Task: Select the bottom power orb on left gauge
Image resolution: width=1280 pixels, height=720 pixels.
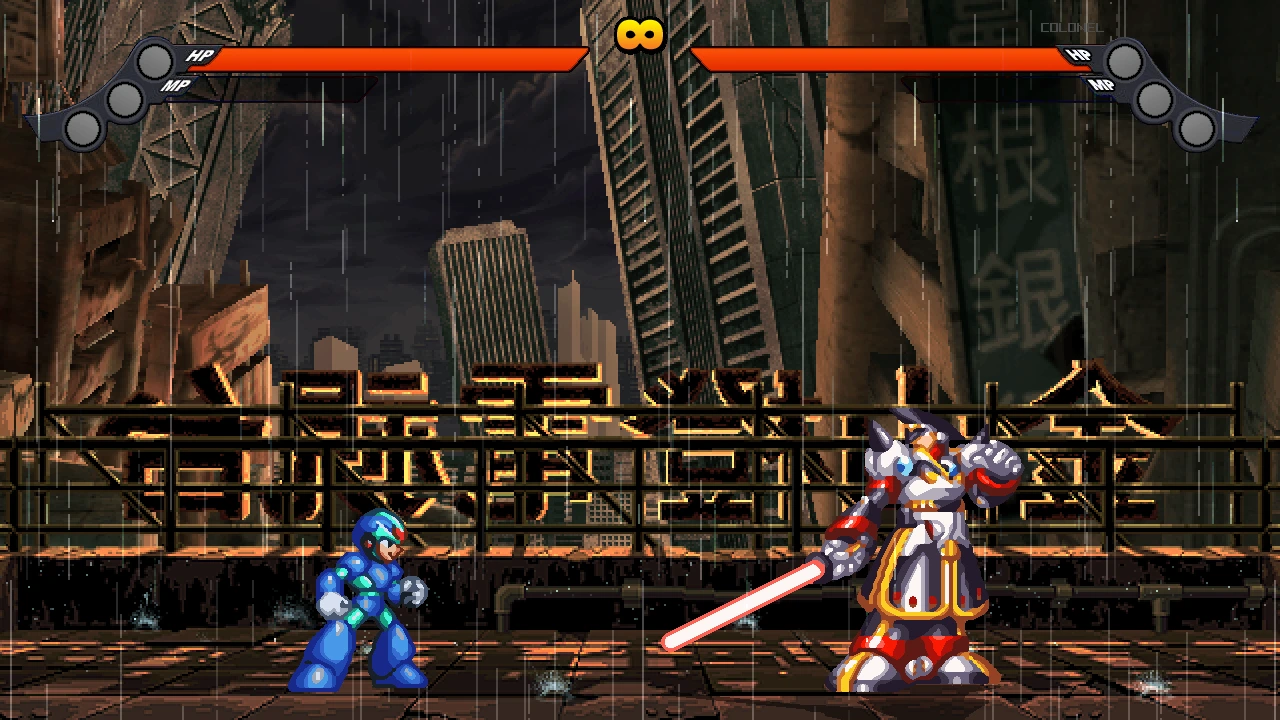Action: [82, 127]
